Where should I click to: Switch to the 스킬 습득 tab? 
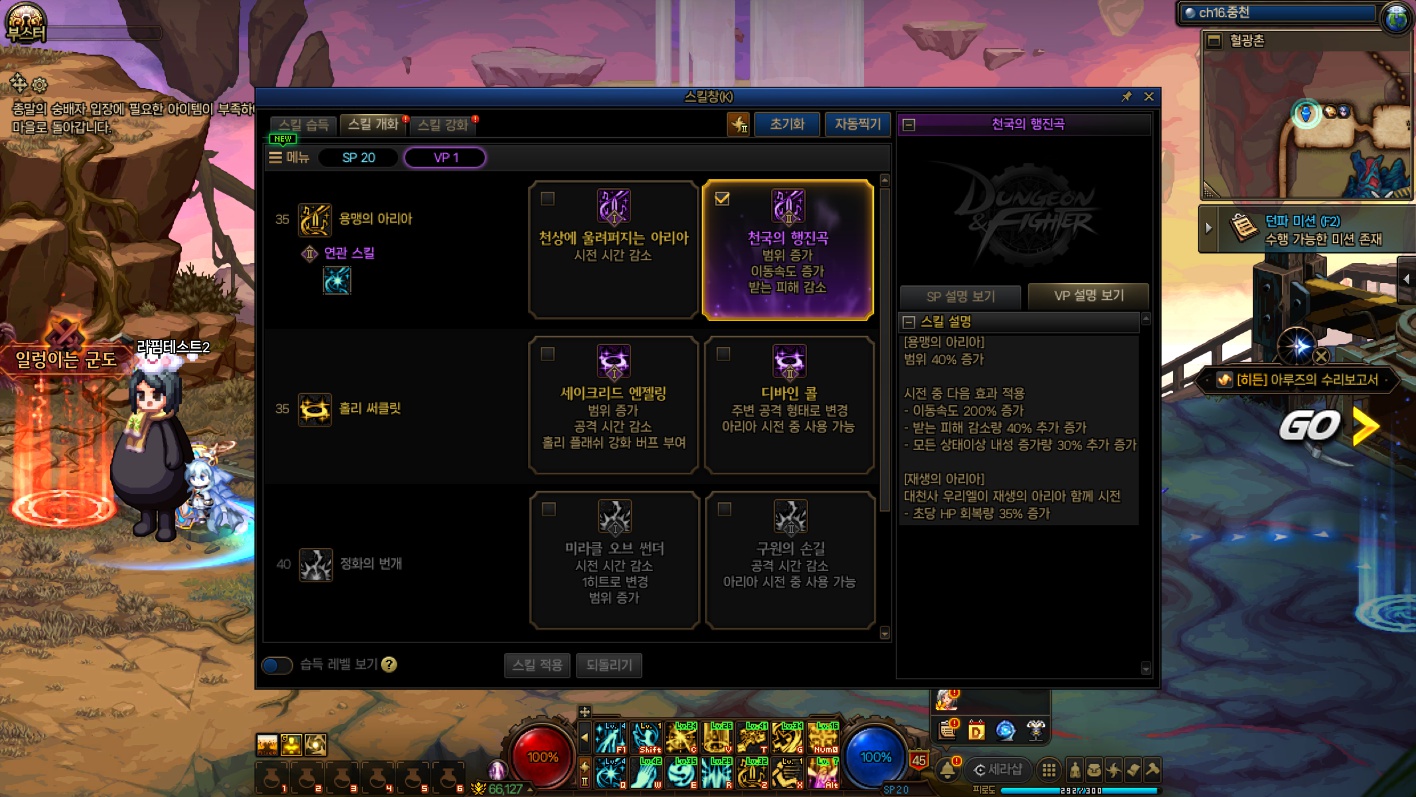(x=303, y=125)
